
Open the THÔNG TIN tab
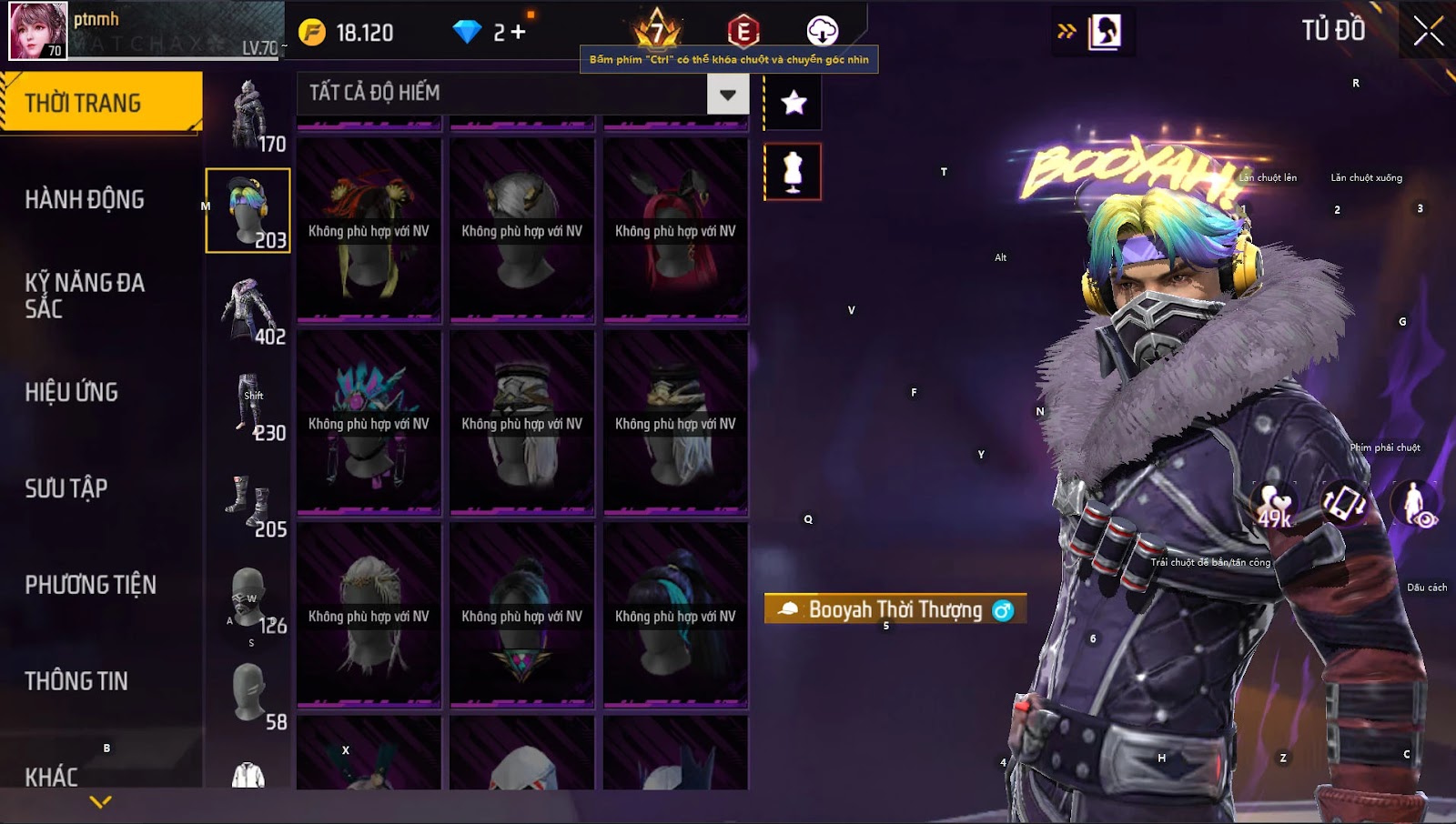point(76,681)
